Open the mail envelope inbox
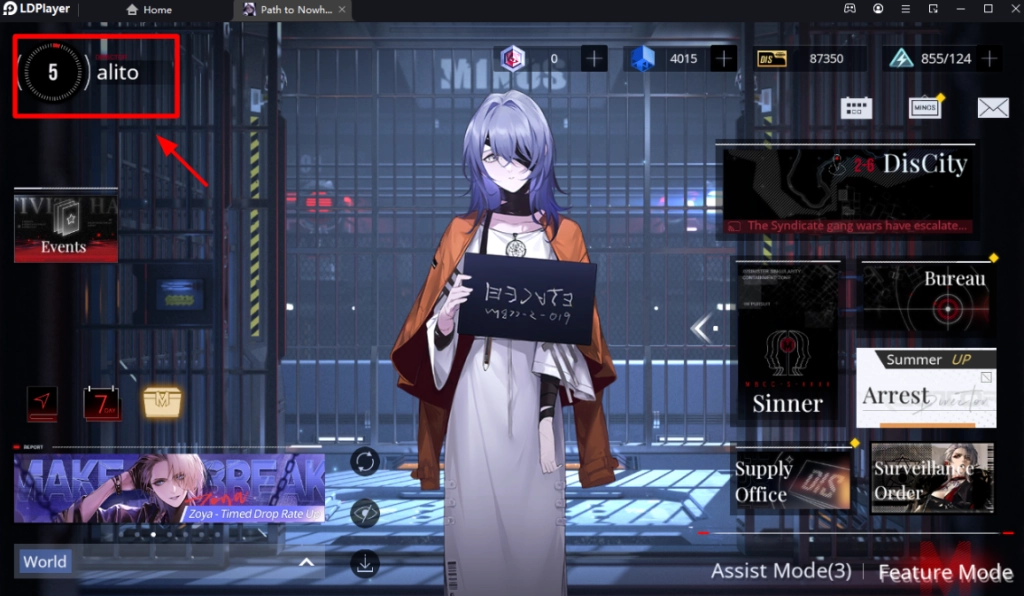The width and height of the screenshot is (1024, 596). tap(992, 108)
